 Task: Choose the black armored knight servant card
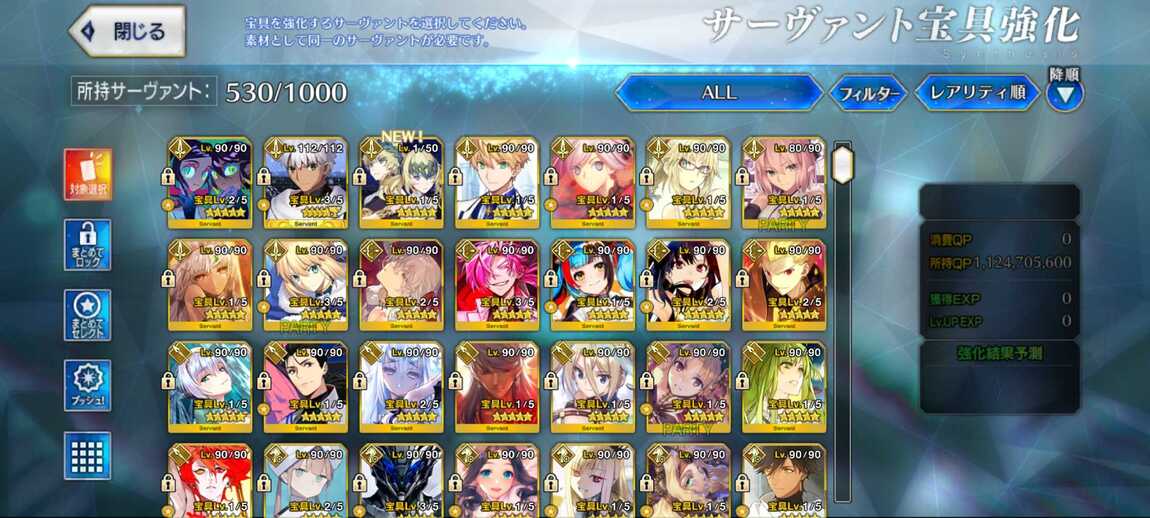[x=401, y=480]
